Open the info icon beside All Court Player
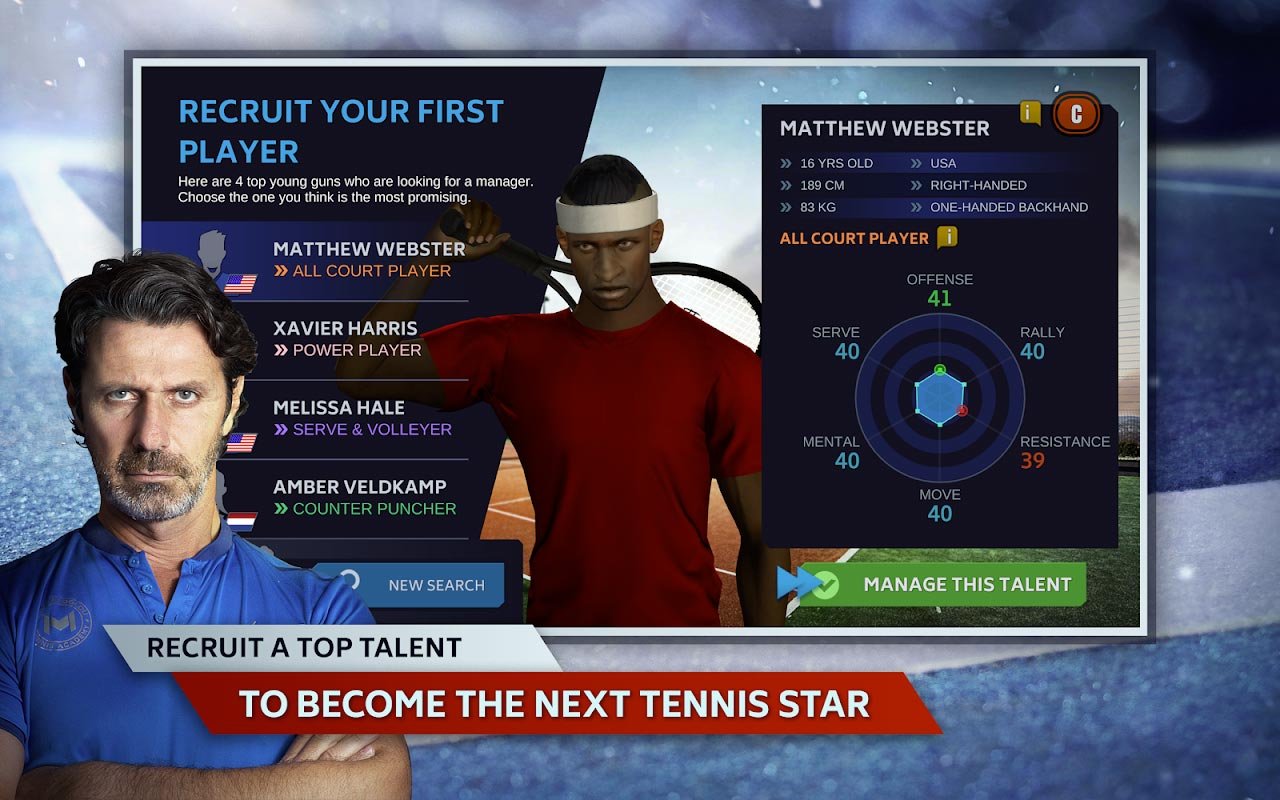1280x800 pixels. [947, 237]
